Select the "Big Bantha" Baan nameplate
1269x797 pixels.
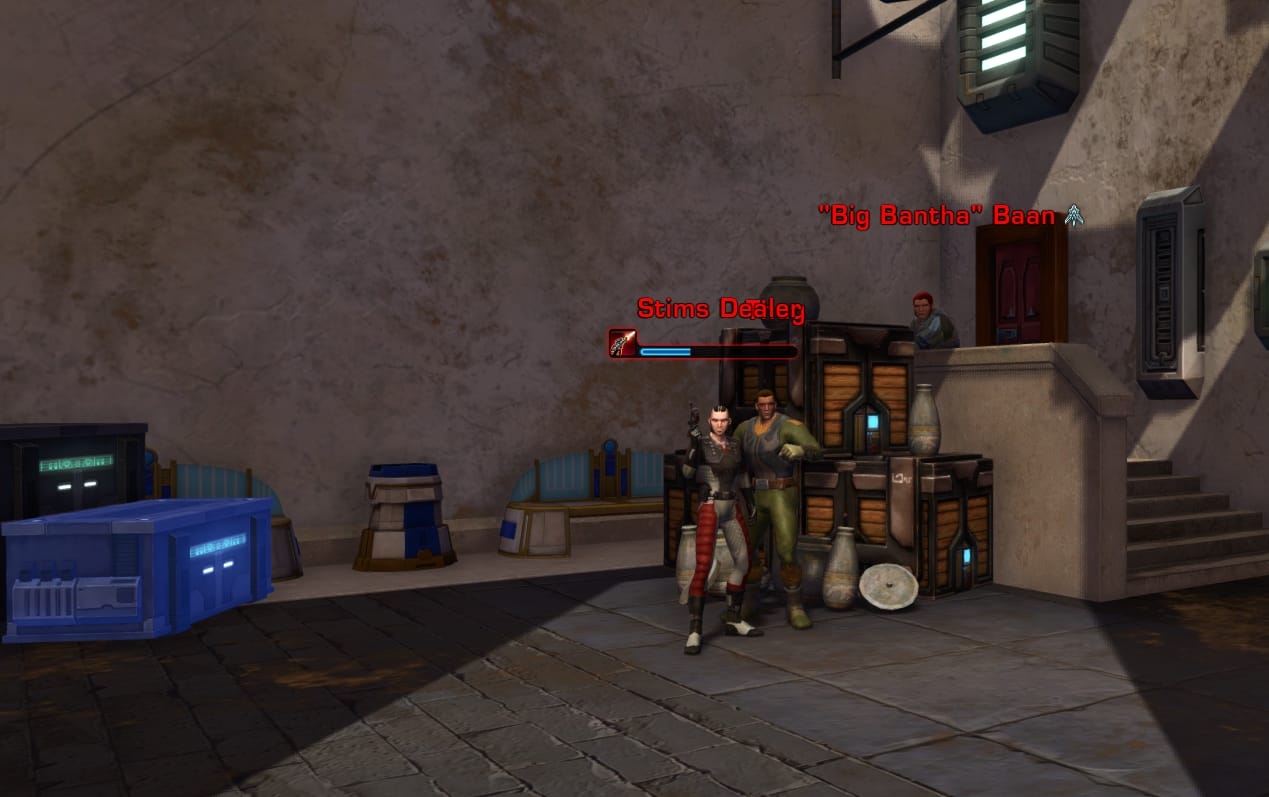coord(937,216)
